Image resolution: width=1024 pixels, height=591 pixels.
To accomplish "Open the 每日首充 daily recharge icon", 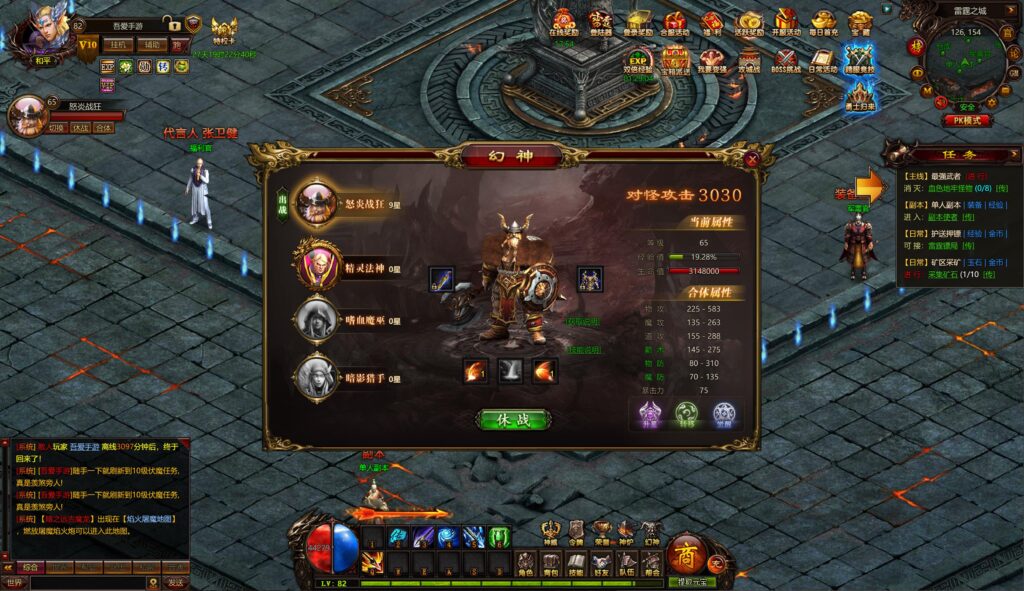I will click(x=823, y=23).
